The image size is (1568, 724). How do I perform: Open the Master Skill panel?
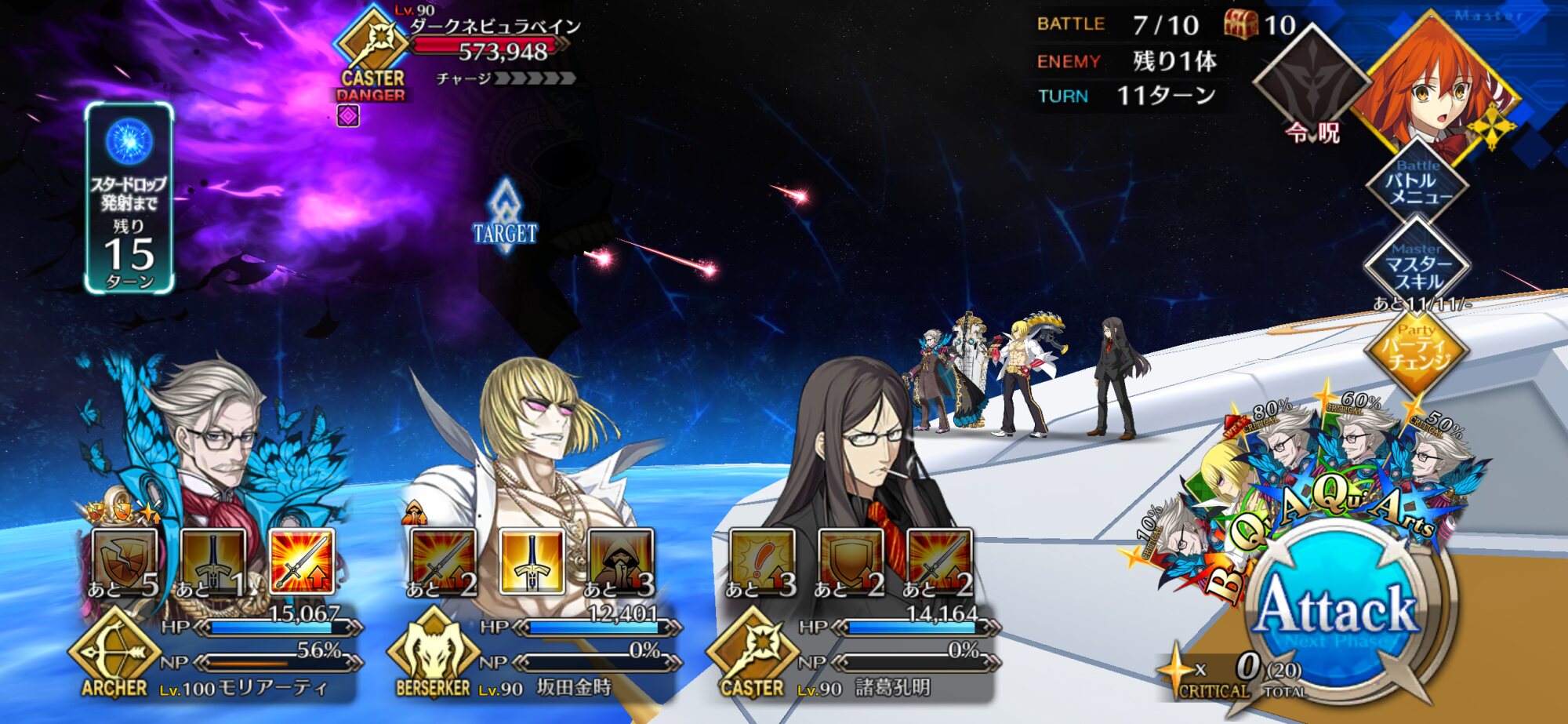pyautogui.click(x=1417, y=267)
